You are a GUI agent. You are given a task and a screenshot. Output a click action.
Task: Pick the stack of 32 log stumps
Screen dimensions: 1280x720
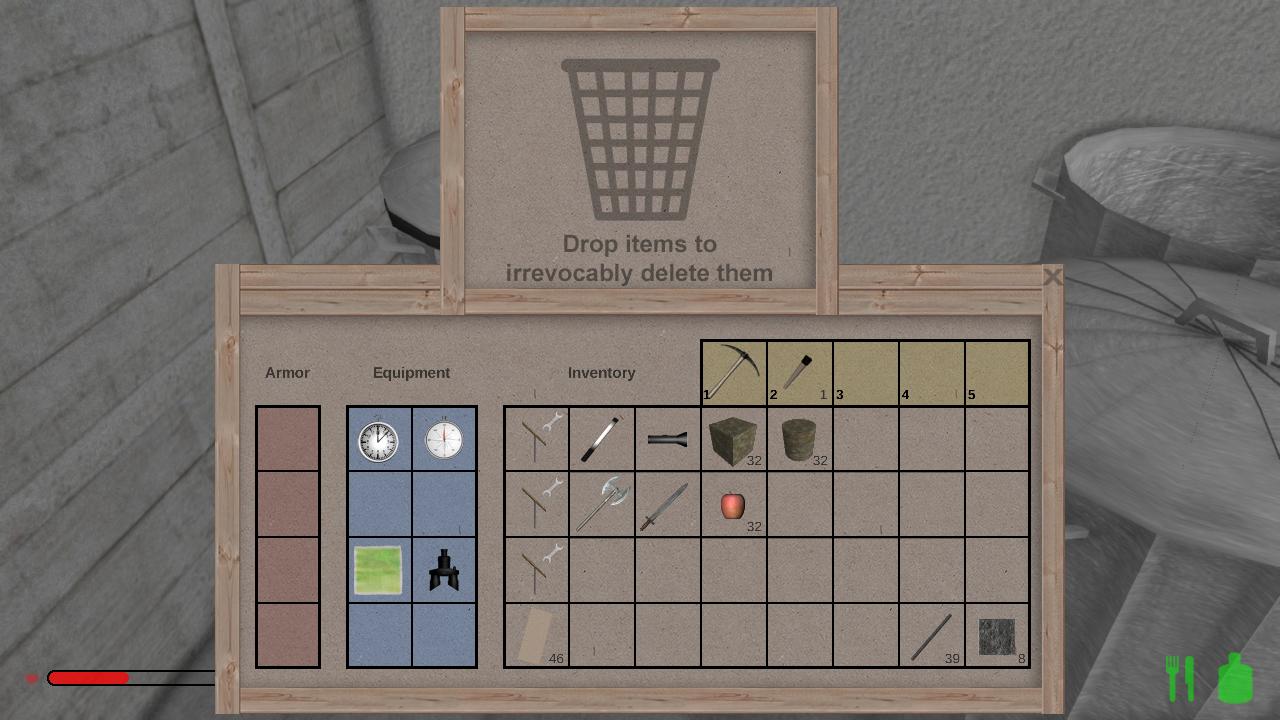799,439
